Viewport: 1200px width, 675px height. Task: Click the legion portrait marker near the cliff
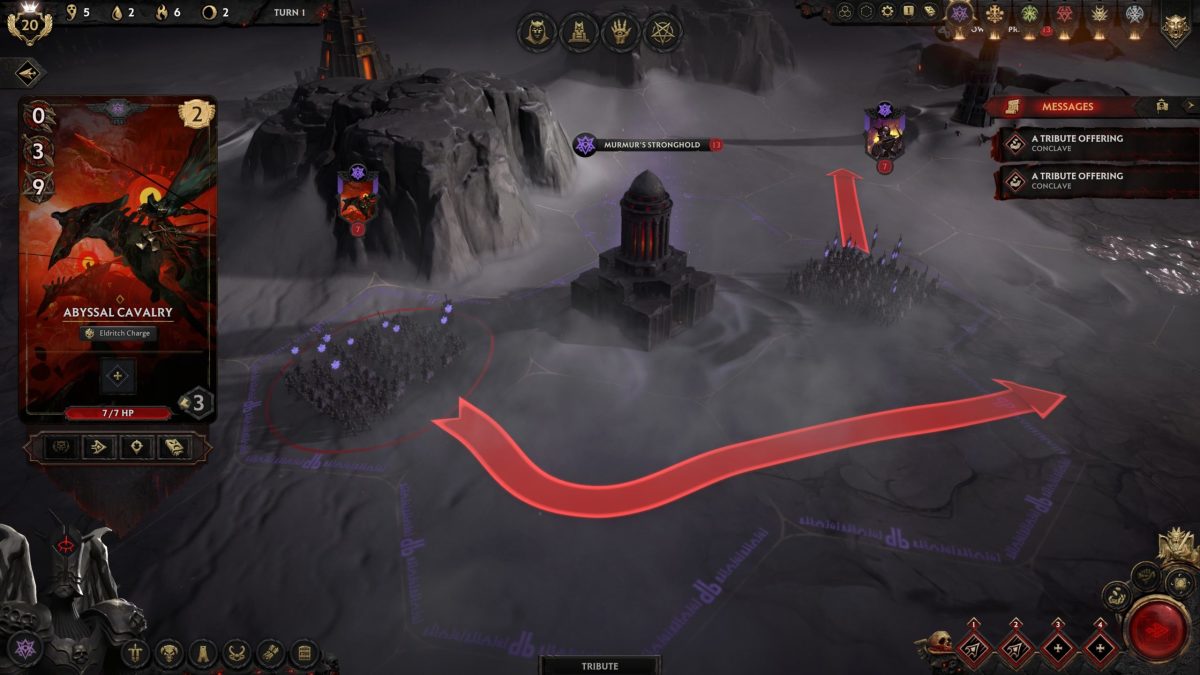357,194
